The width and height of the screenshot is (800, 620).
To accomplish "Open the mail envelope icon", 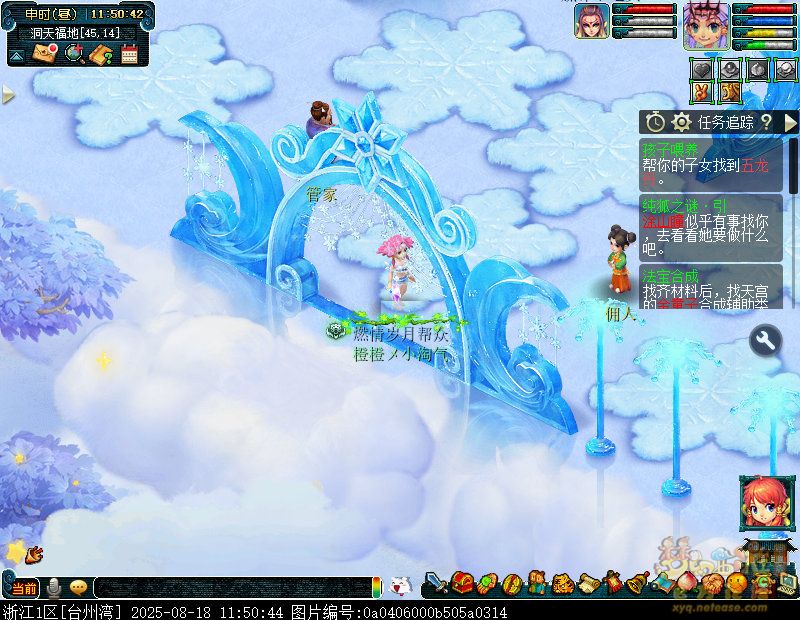I will 44,54.
